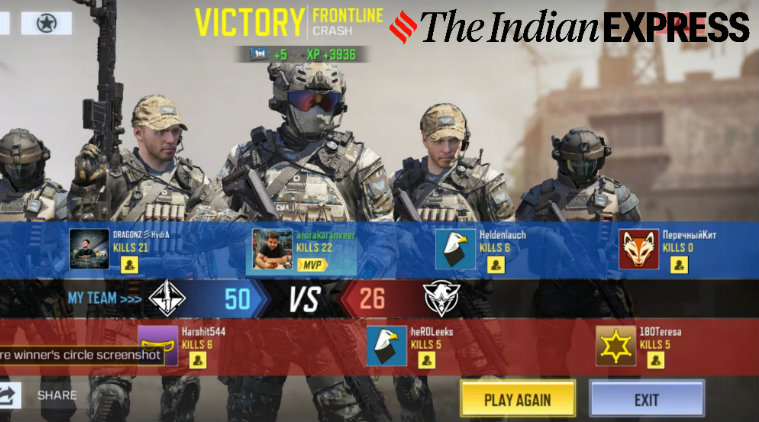The height and width of the screenshot is (422, 759).
Task: Send friend request to ПеречныйКит
Action: pos(679,265)
